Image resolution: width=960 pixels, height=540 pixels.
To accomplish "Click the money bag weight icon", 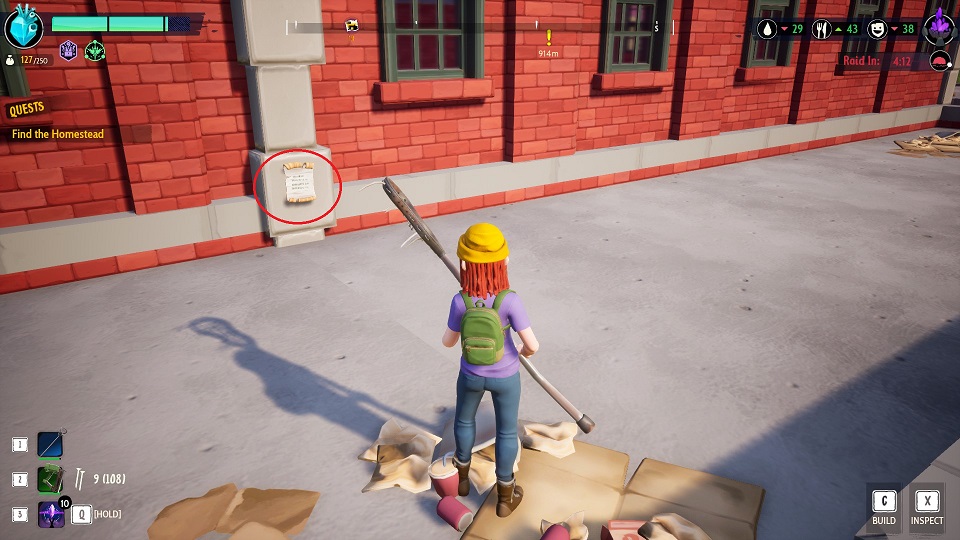I will point(10,60).
